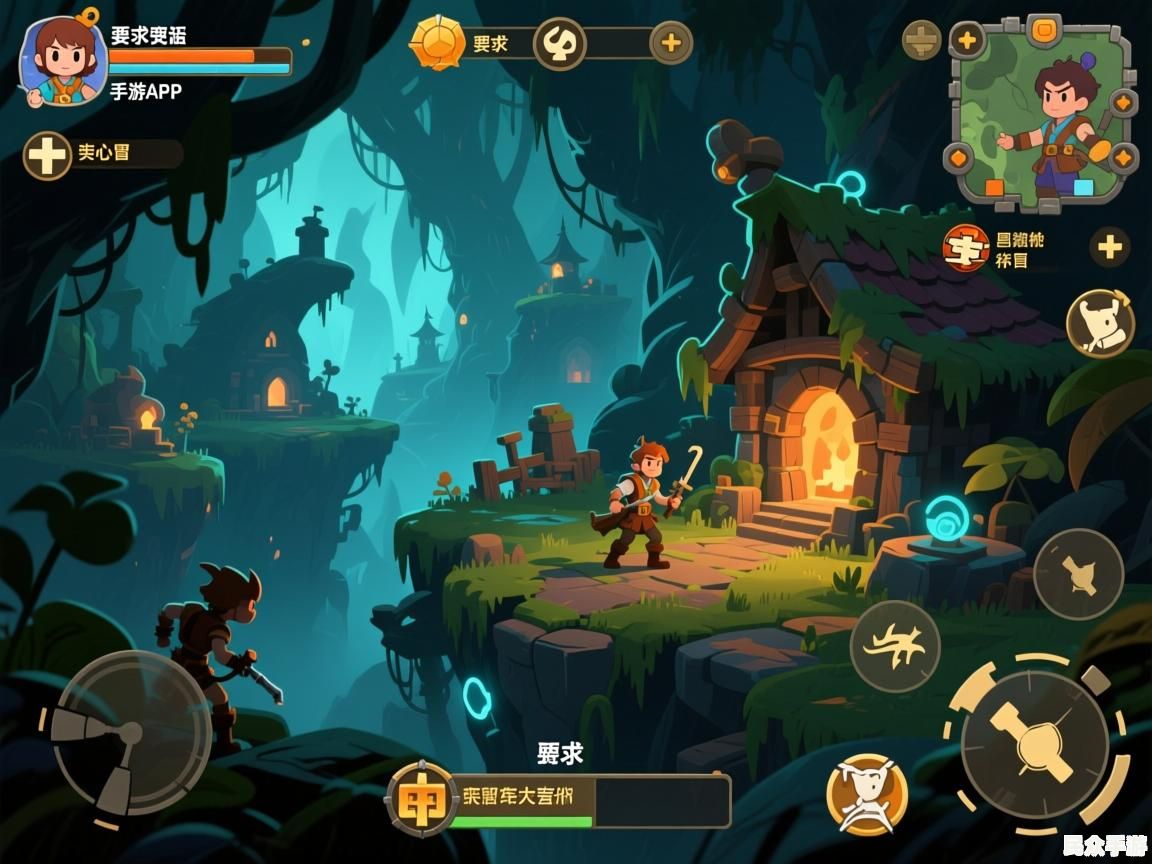Add currency with the top bar's plus button
The height and width of the screenshot is (864, 1152).
[x=671, y=43]
